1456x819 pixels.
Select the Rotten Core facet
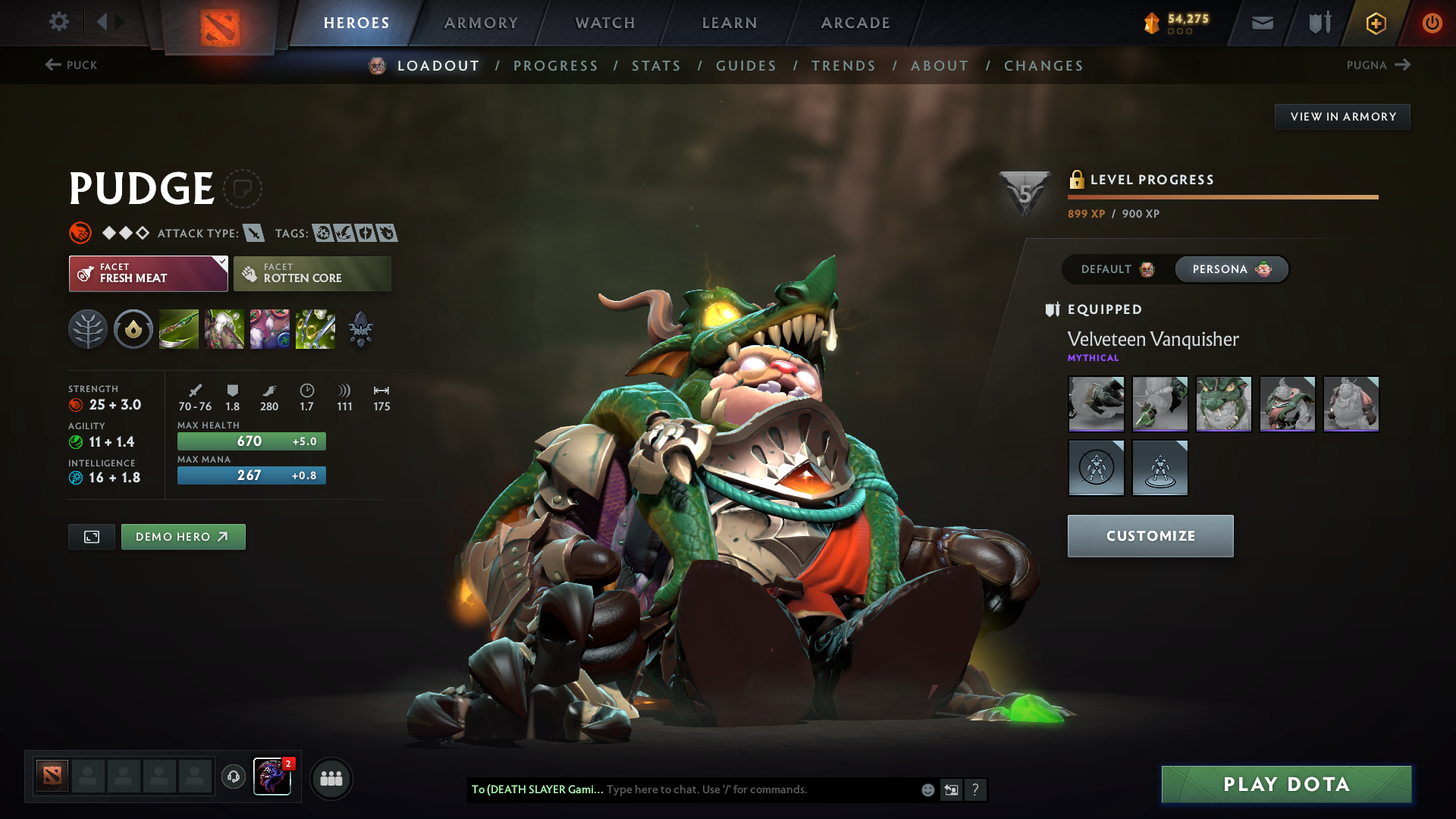pos(312,273)
